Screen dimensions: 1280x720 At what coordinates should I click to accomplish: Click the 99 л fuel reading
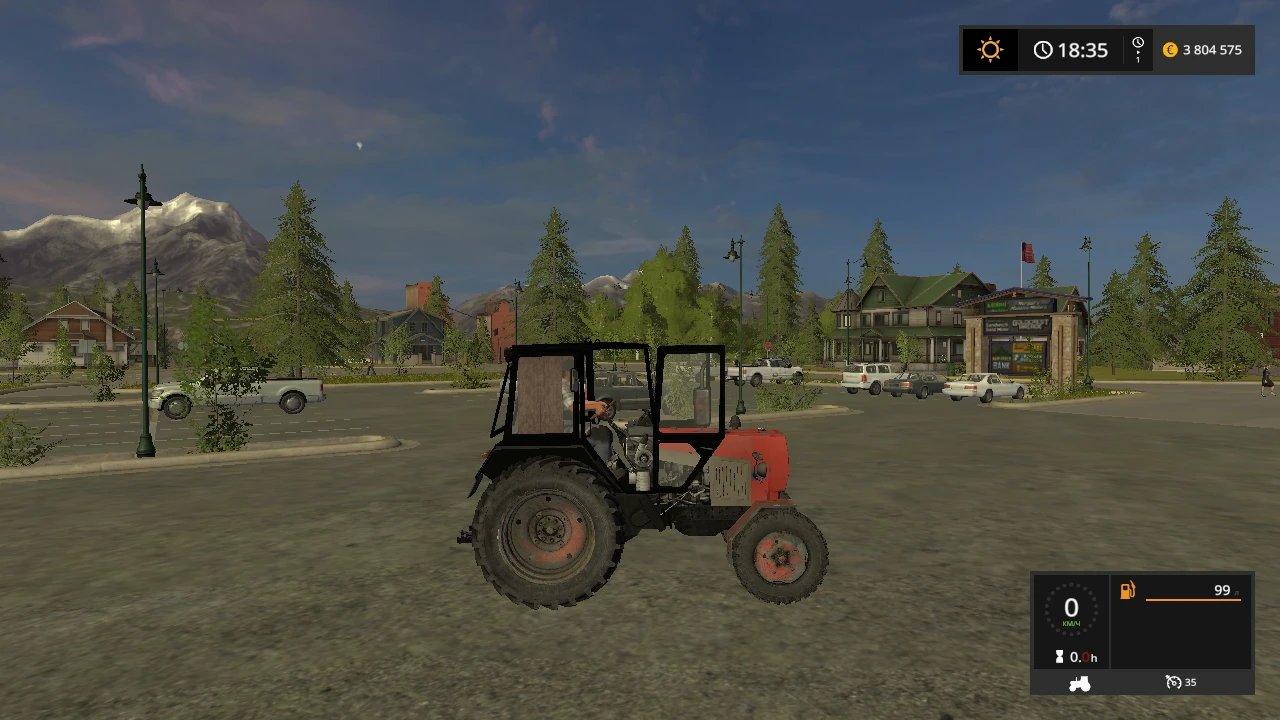tap(1222, 590)
